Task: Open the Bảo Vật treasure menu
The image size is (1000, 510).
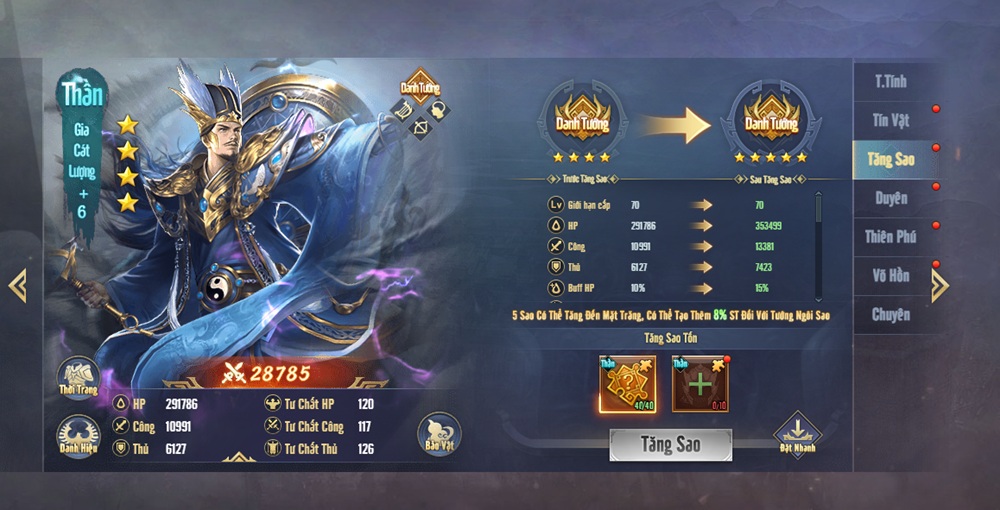Action: click(438, 434)
